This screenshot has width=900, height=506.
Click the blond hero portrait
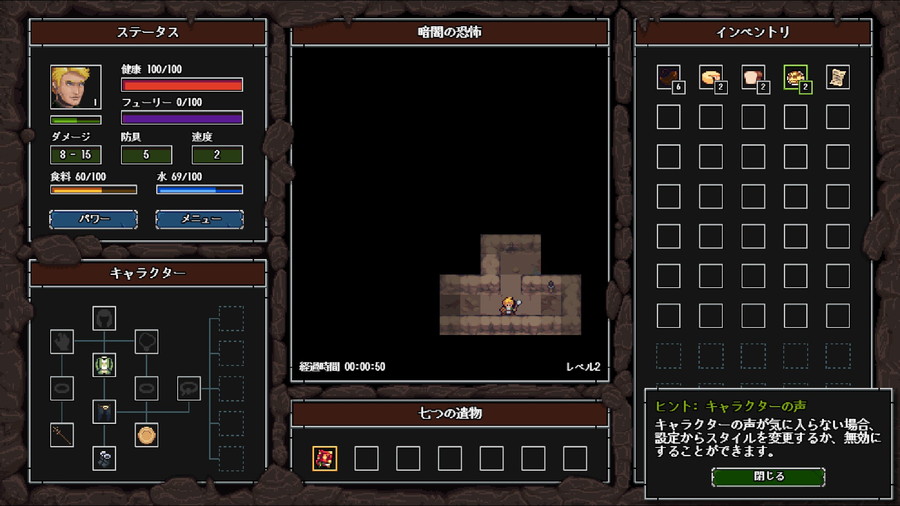pos(76,88)
